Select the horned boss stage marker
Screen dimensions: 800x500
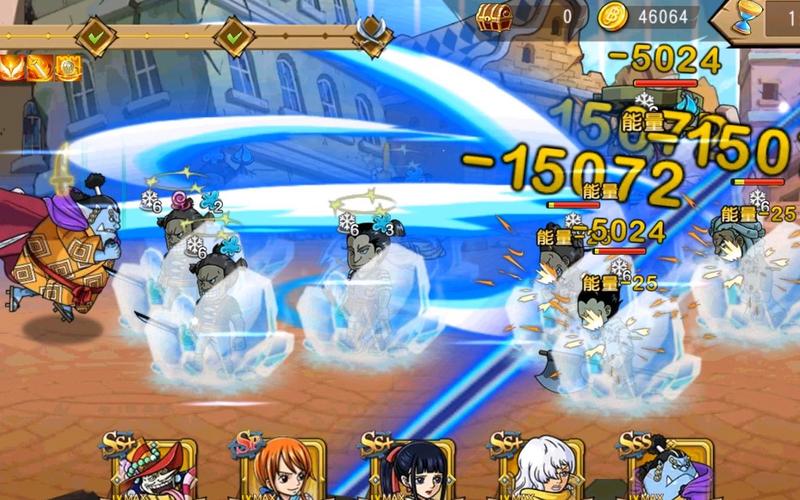tap(374, 36)
